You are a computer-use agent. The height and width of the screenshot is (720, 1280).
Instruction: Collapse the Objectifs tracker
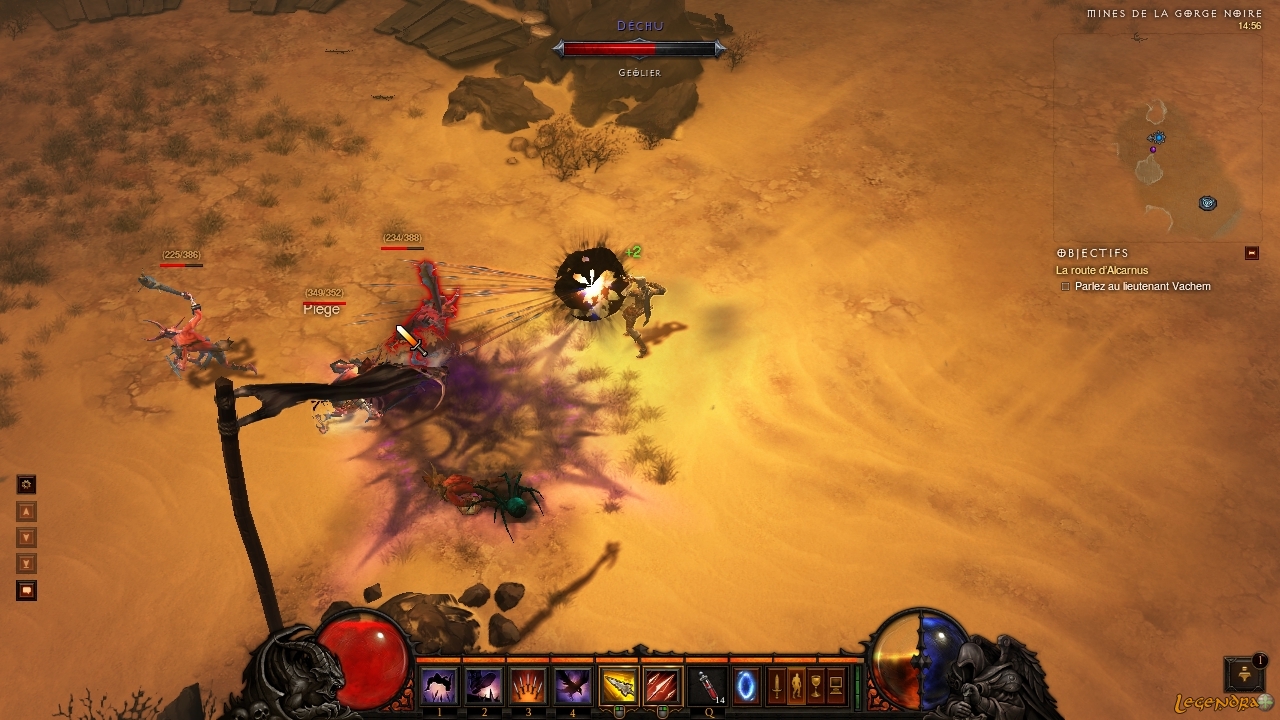(x=1251, y=253)
